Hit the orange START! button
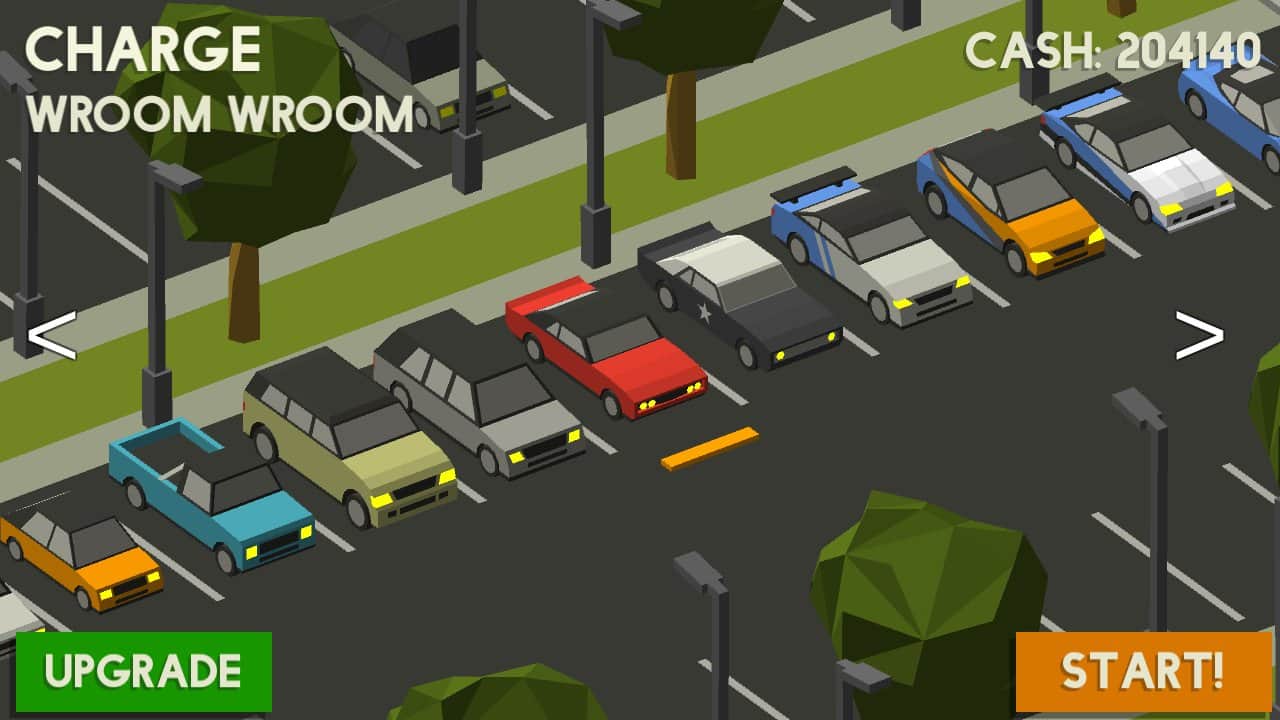This screenshot has width=1280, height=720. (x=1143, y=671)
